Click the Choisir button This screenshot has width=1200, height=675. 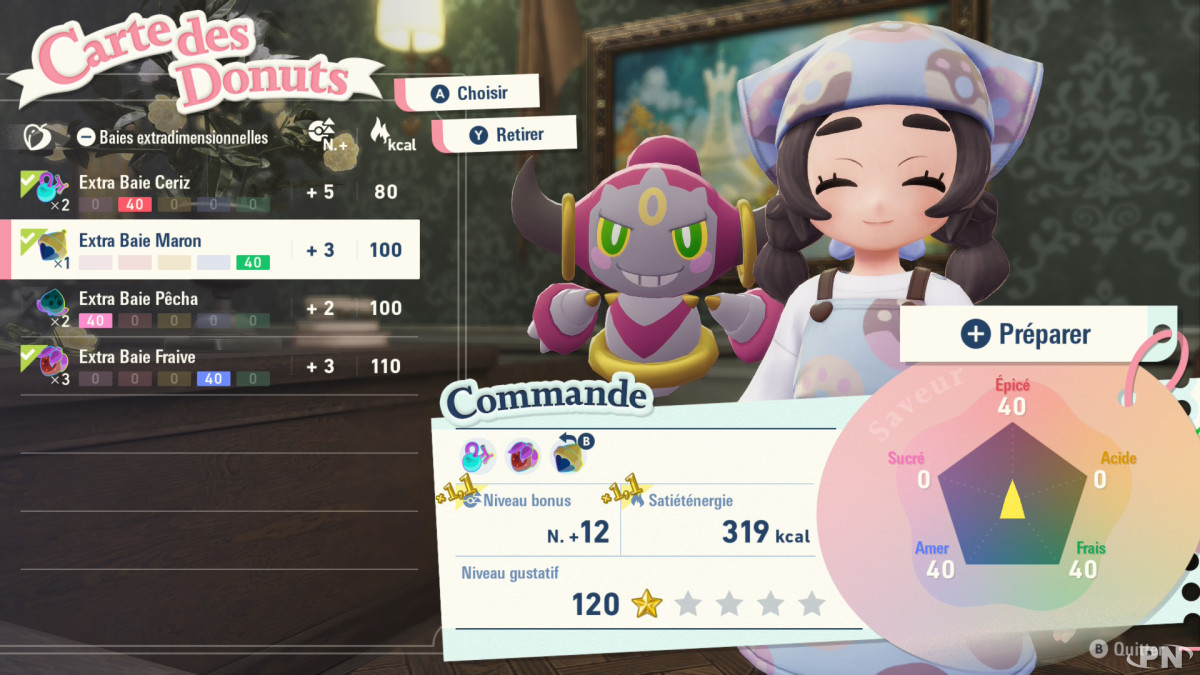point(470,93)
